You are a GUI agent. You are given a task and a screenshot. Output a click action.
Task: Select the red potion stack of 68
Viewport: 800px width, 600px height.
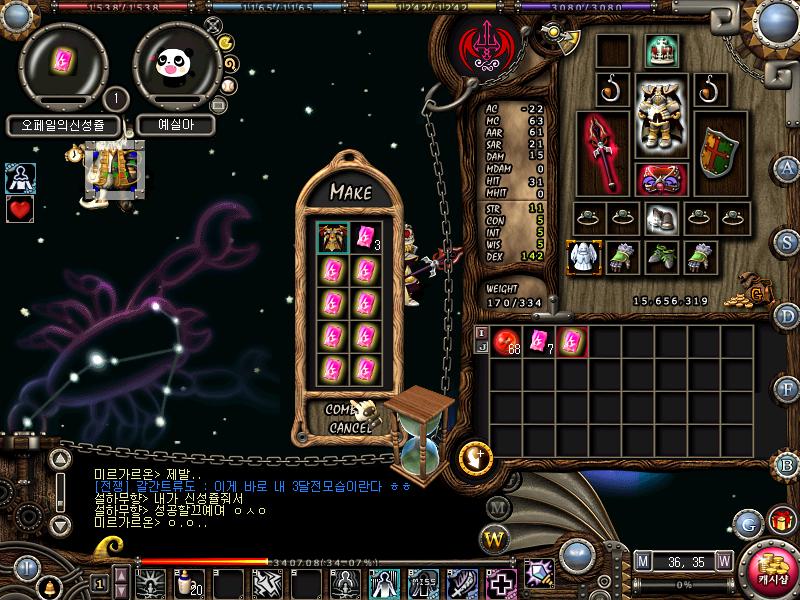click(x=507, y=342)
